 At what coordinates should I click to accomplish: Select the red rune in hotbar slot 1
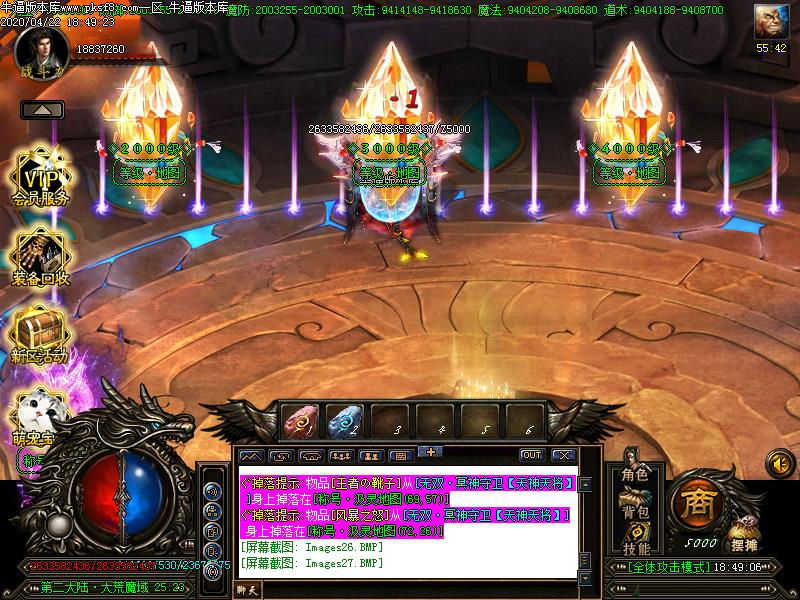point(299,422)
